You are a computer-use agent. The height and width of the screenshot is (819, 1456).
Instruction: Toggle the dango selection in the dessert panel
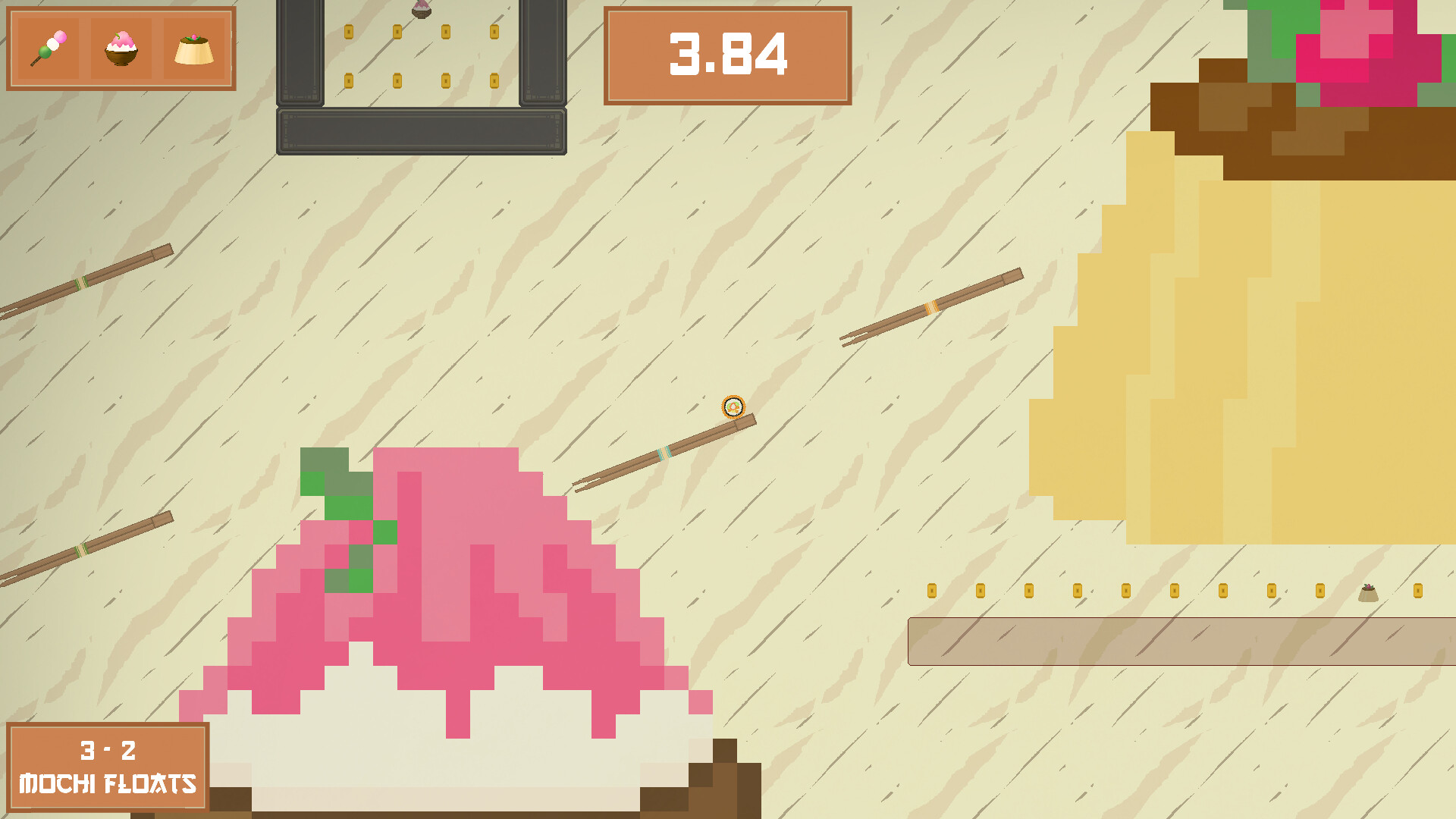tap(47, 47)
